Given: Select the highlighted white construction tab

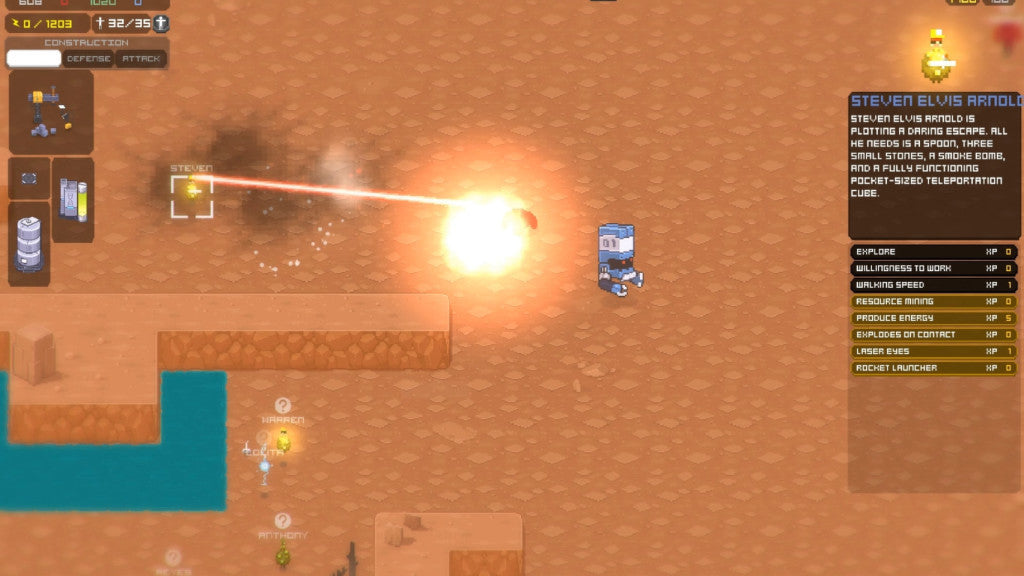Looking at the screenshot, I should 34,59.
